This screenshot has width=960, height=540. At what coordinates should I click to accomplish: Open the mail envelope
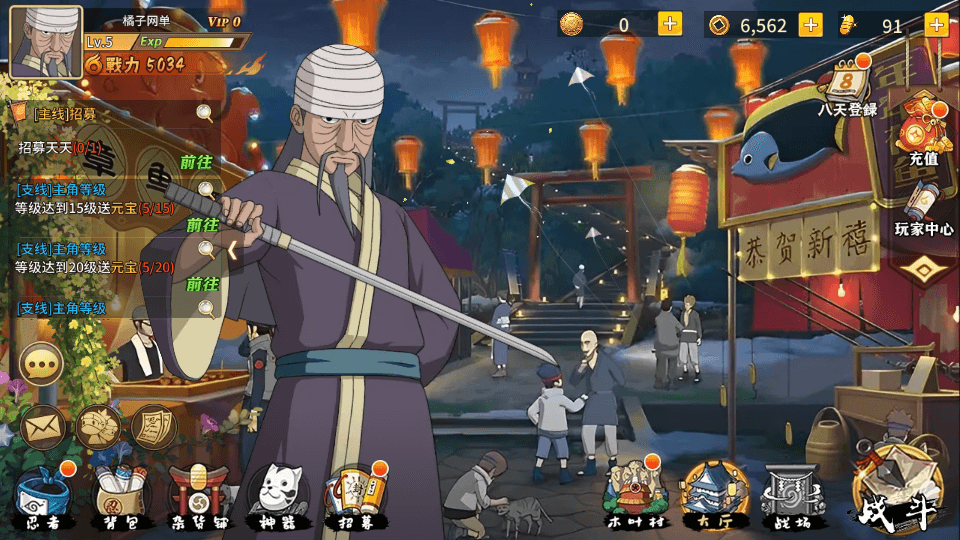pyautogui.click(x=44, y=427)
